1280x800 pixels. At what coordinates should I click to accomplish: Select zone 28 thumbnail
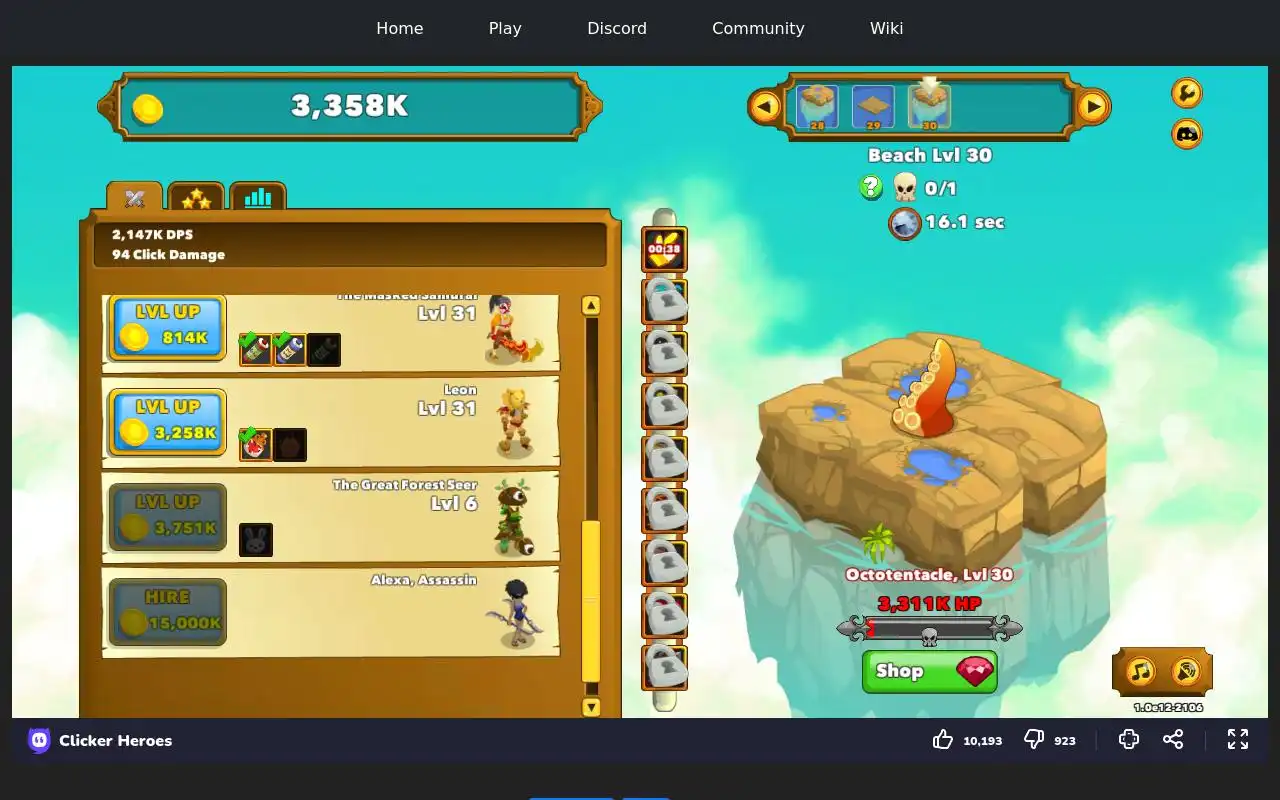click(x=817, y=107)
